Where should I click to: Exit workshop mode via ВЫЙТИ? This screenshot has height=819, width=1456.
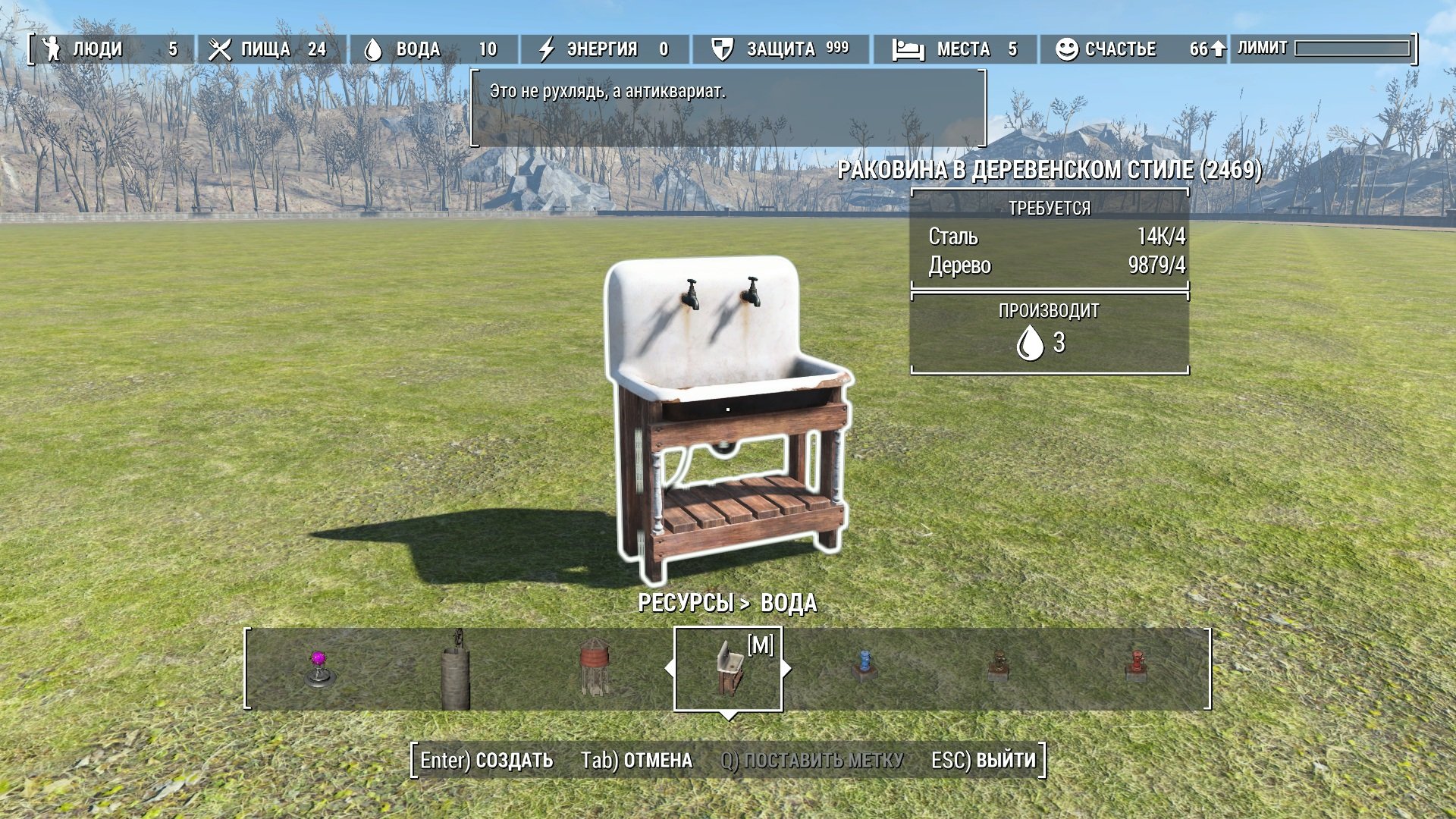coord(983,760)
